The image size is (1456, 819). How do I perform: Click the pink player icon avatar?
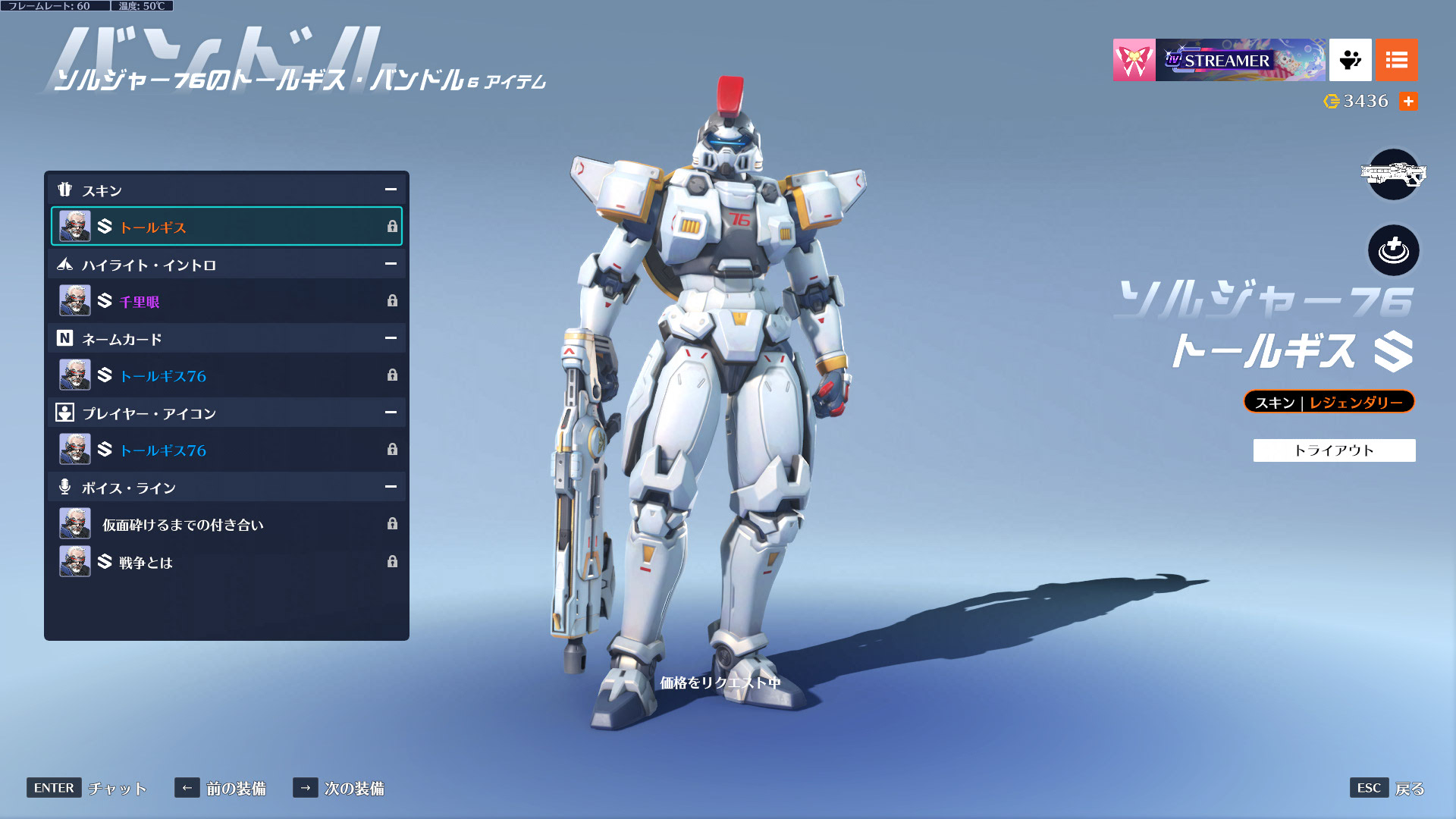coord(1134,60)
